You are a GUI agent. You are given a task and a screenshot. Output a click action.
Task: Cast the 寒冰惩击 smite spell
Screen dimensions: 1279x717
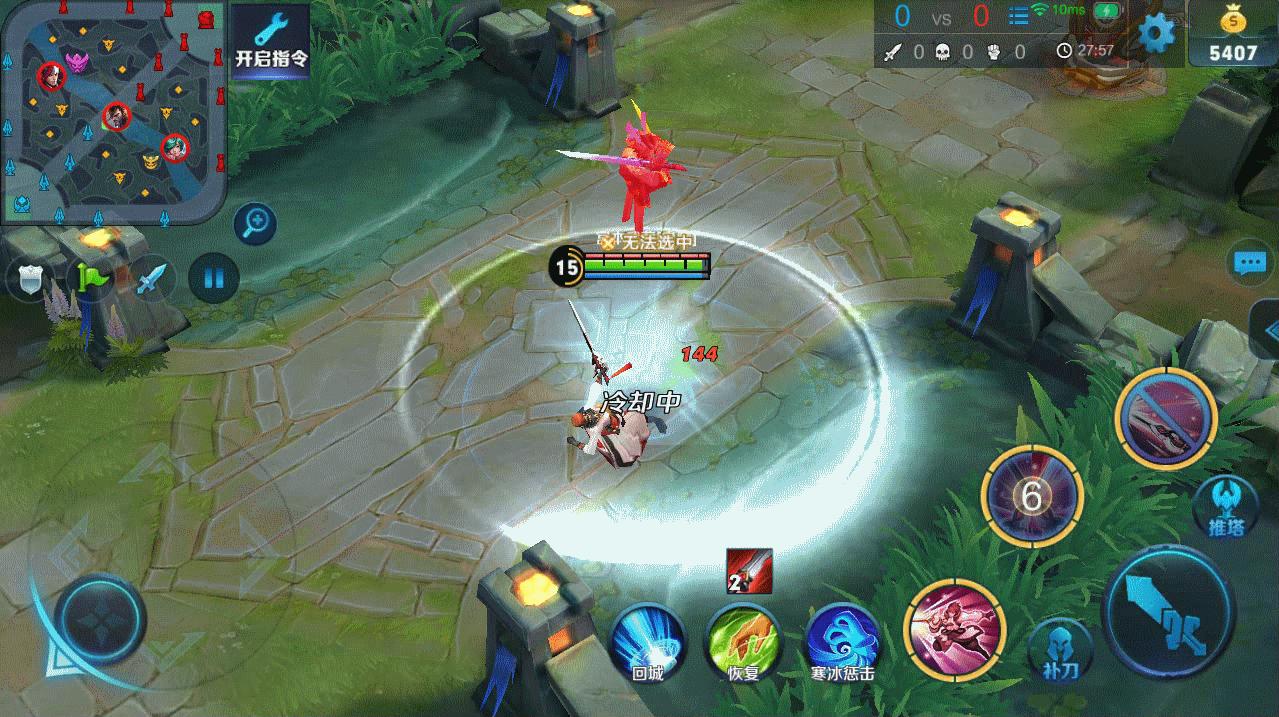coord(843,640)
